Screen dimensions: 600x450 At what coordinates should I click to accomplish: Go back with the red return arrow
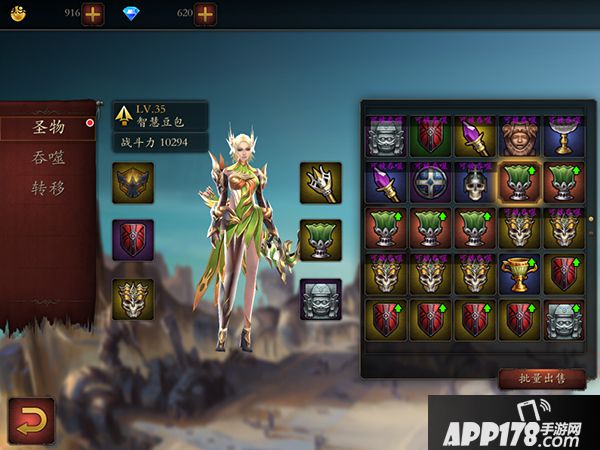[31, 420]
